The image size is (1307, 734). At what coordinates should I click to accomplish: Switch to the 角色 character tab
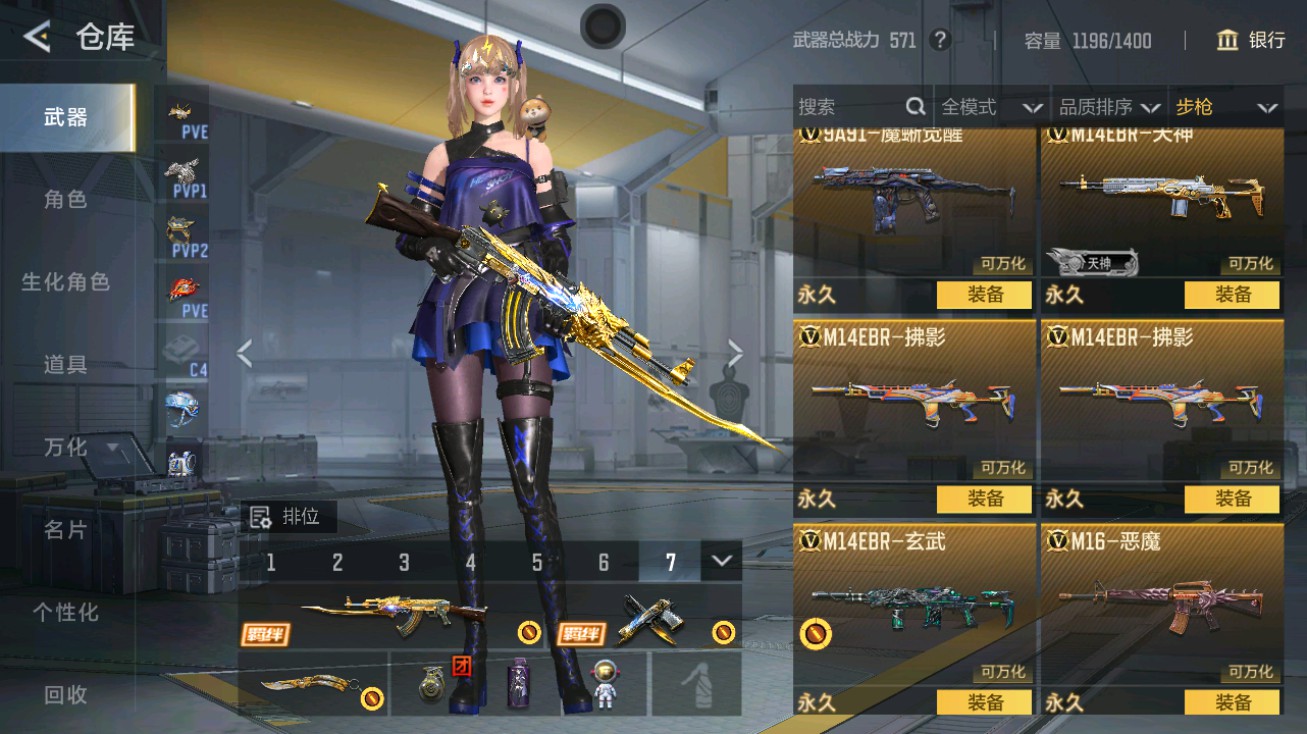point(66,199)
